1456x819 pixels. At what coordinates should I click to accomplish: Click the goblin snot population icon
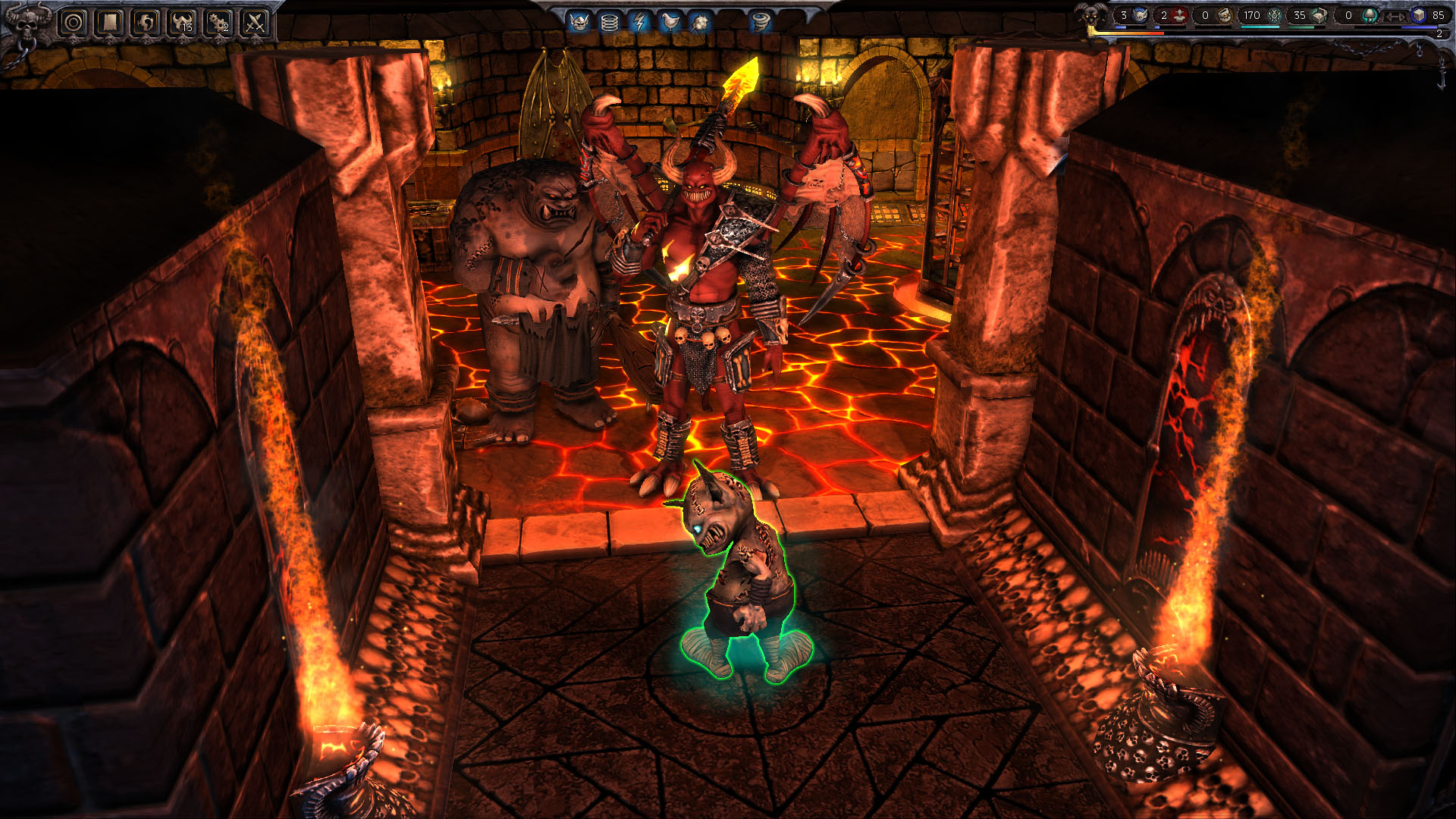(1140, 15)
